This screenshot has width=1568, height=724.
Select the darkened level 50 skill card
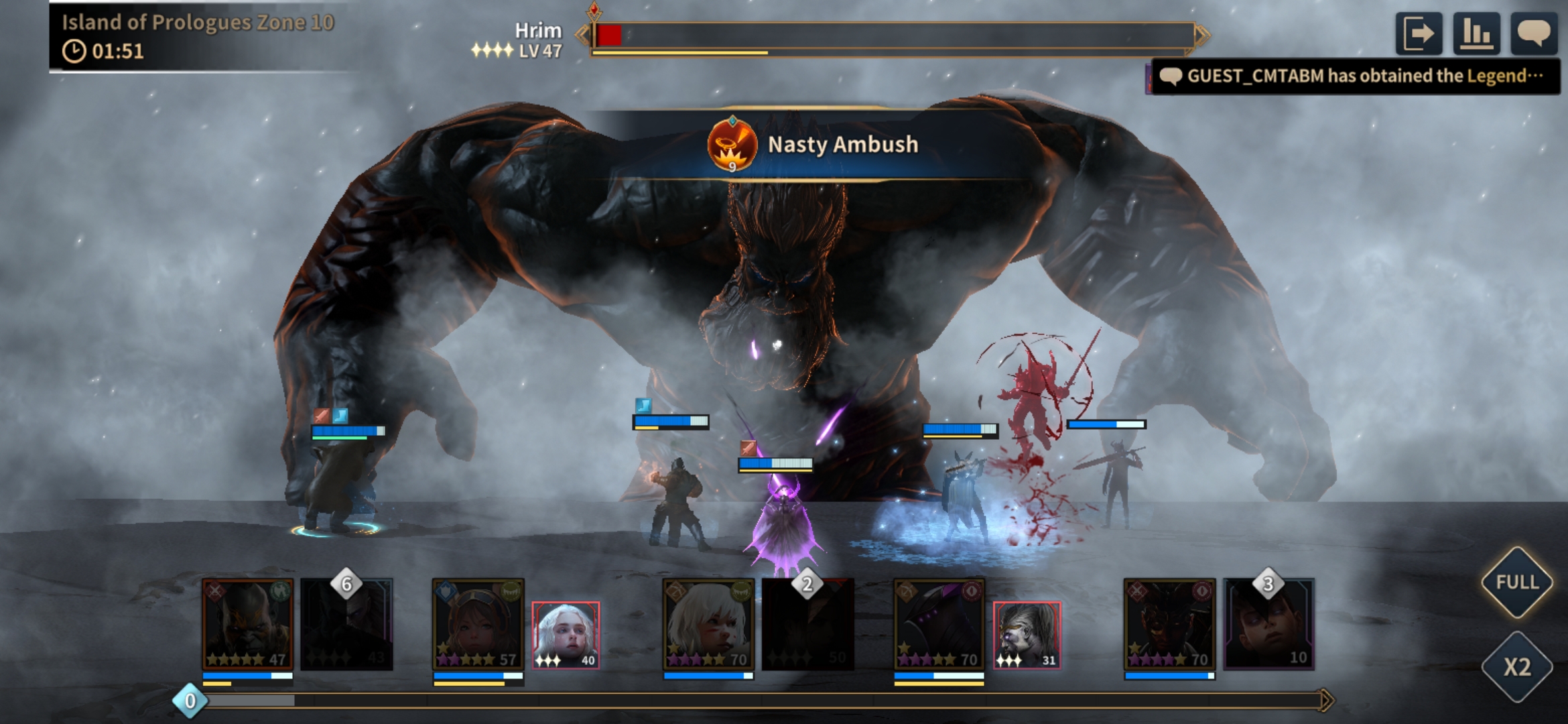(x=808, y=625)
